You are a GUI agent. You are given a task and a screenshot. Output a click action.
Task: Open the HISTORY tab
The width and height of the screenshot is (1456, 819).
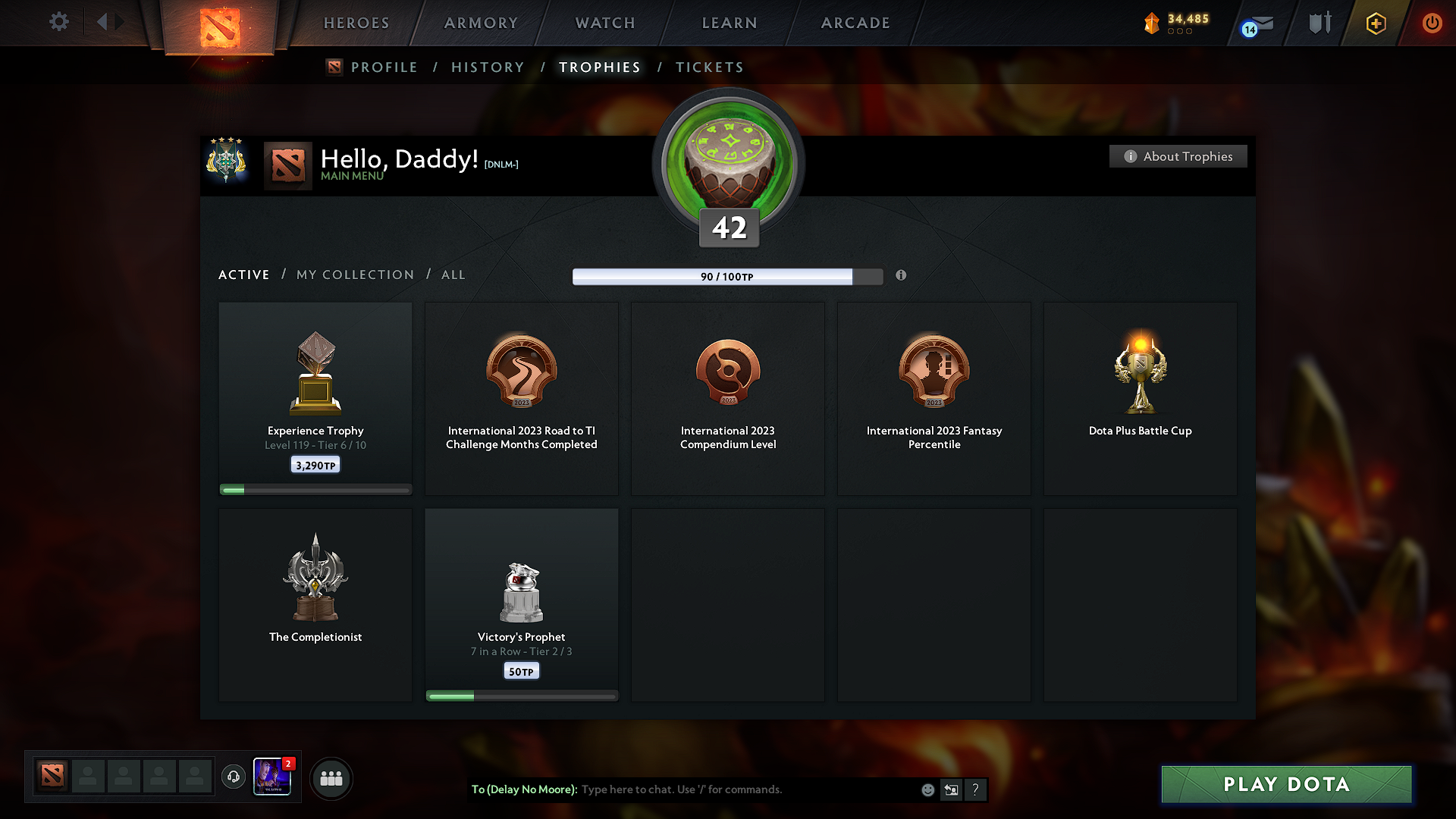point(488,67)
